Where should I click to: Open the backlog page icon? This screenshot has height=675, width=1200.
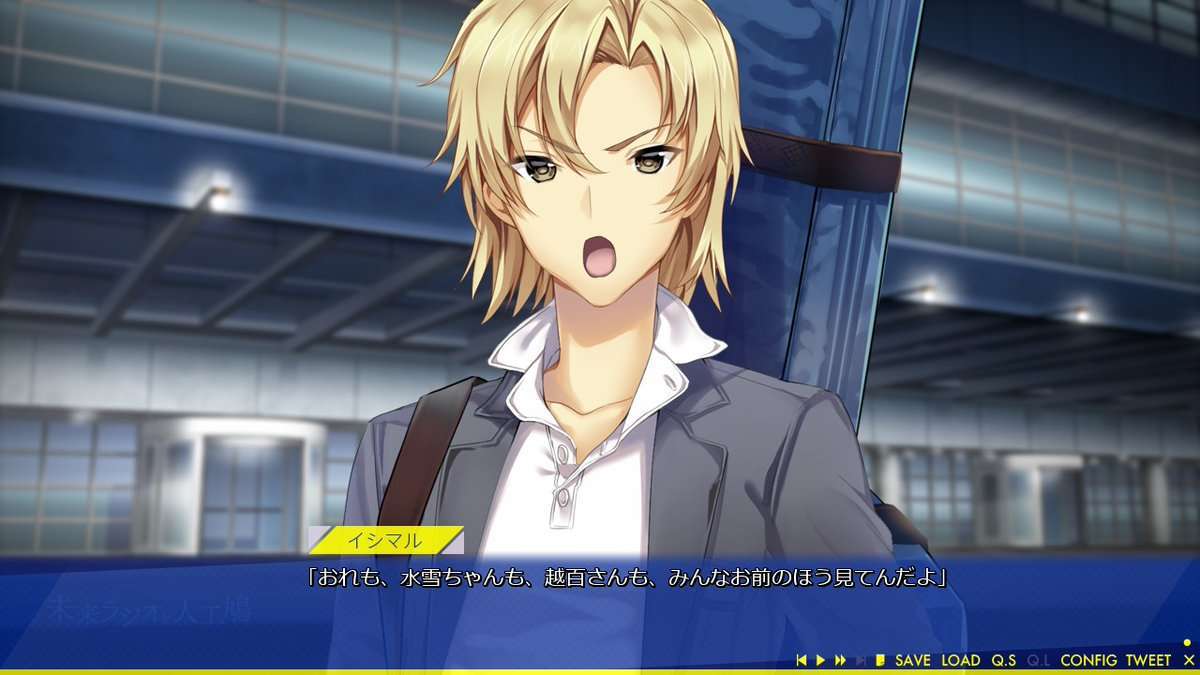coord(880,660)
